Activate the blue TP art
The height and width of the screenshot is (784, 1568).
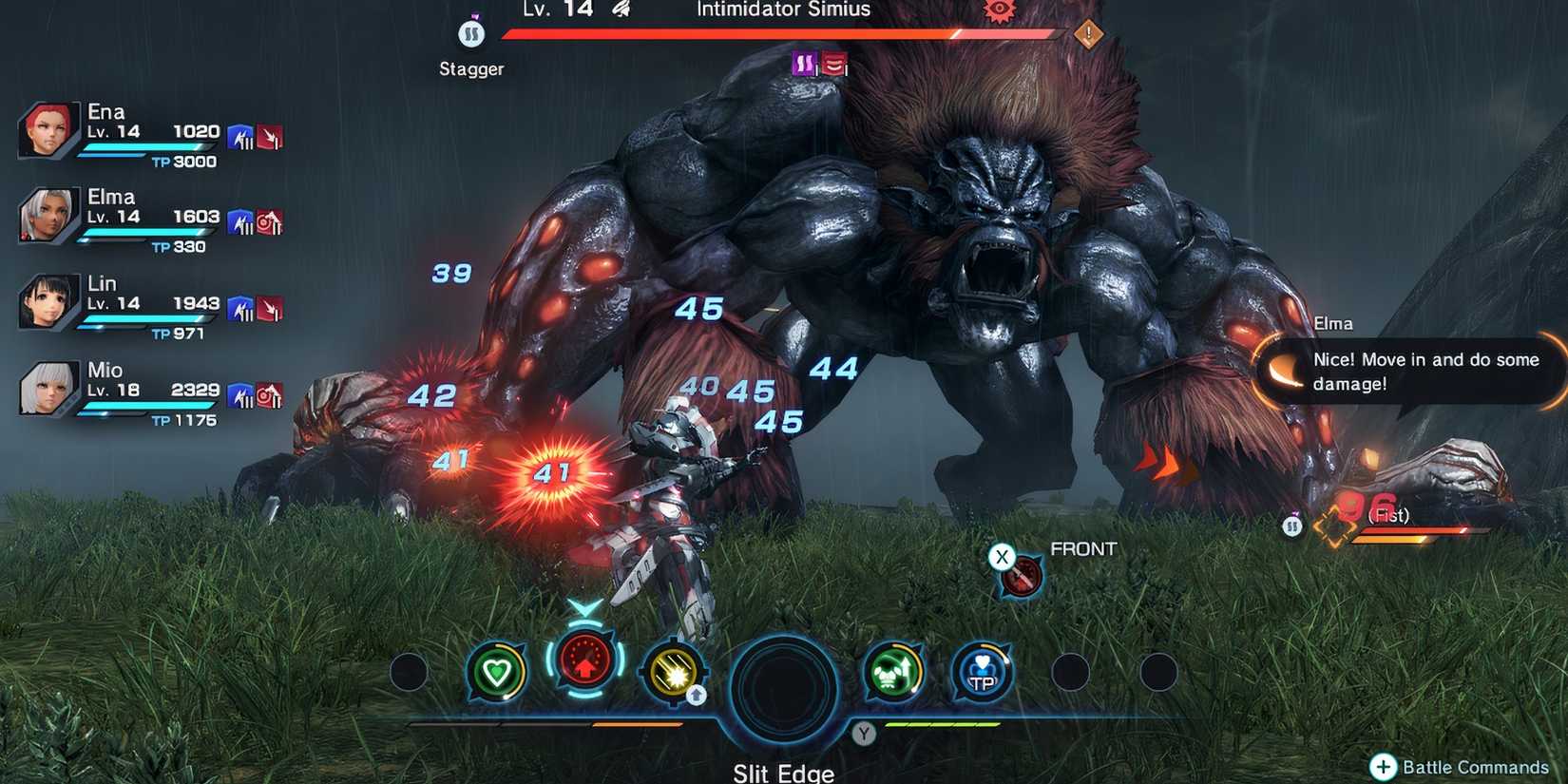(x=983, y=672)
